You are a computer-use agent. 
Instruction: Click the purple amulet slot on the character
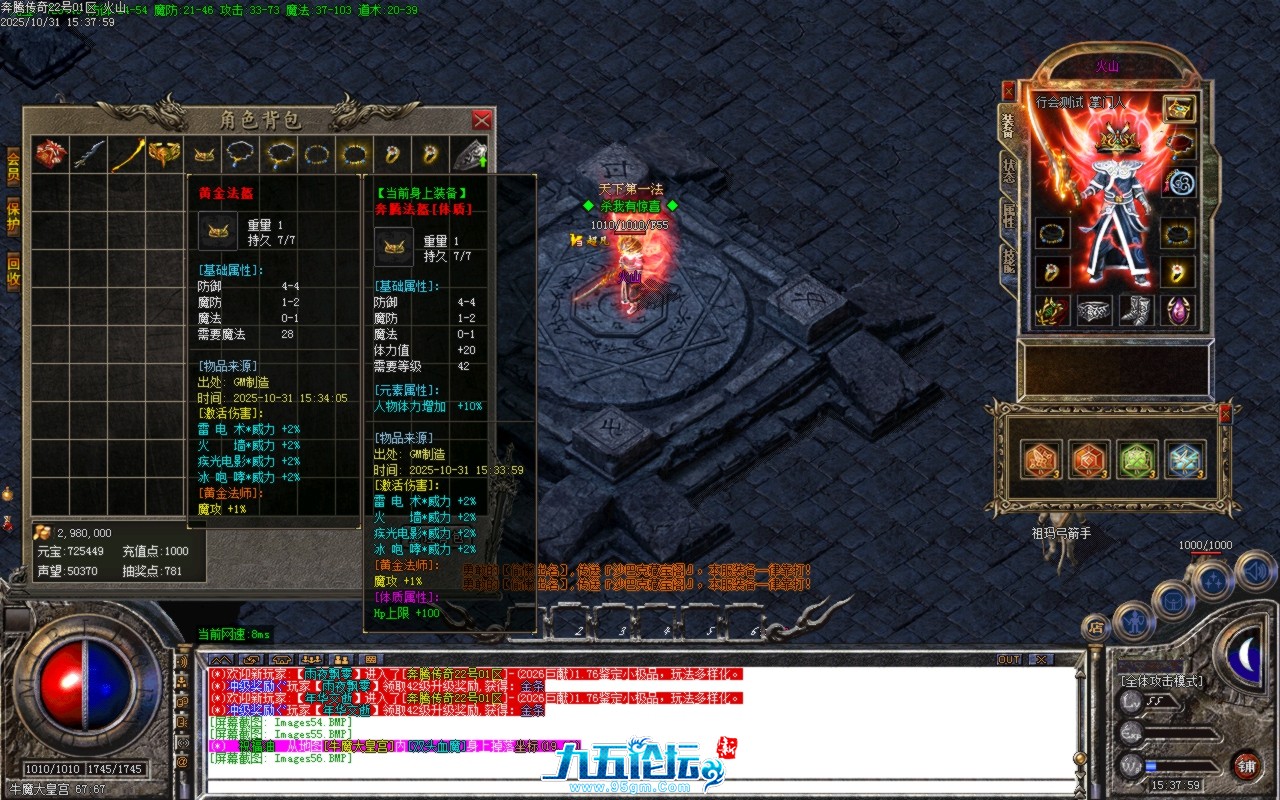[1177, 311]
